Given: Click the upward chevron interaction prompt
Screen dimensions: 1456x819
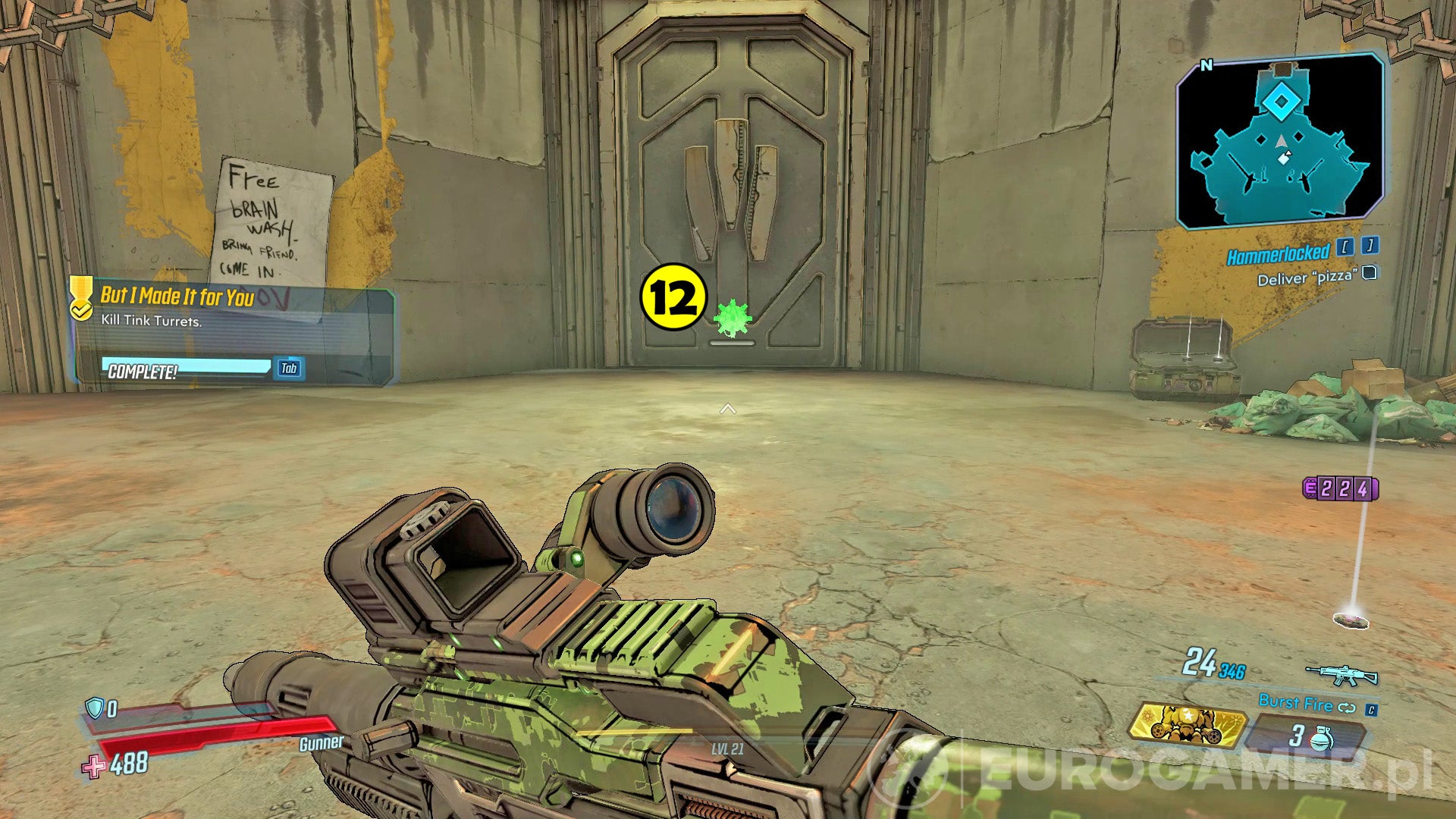Looking at the screenshot, I should tap(730, 407).
